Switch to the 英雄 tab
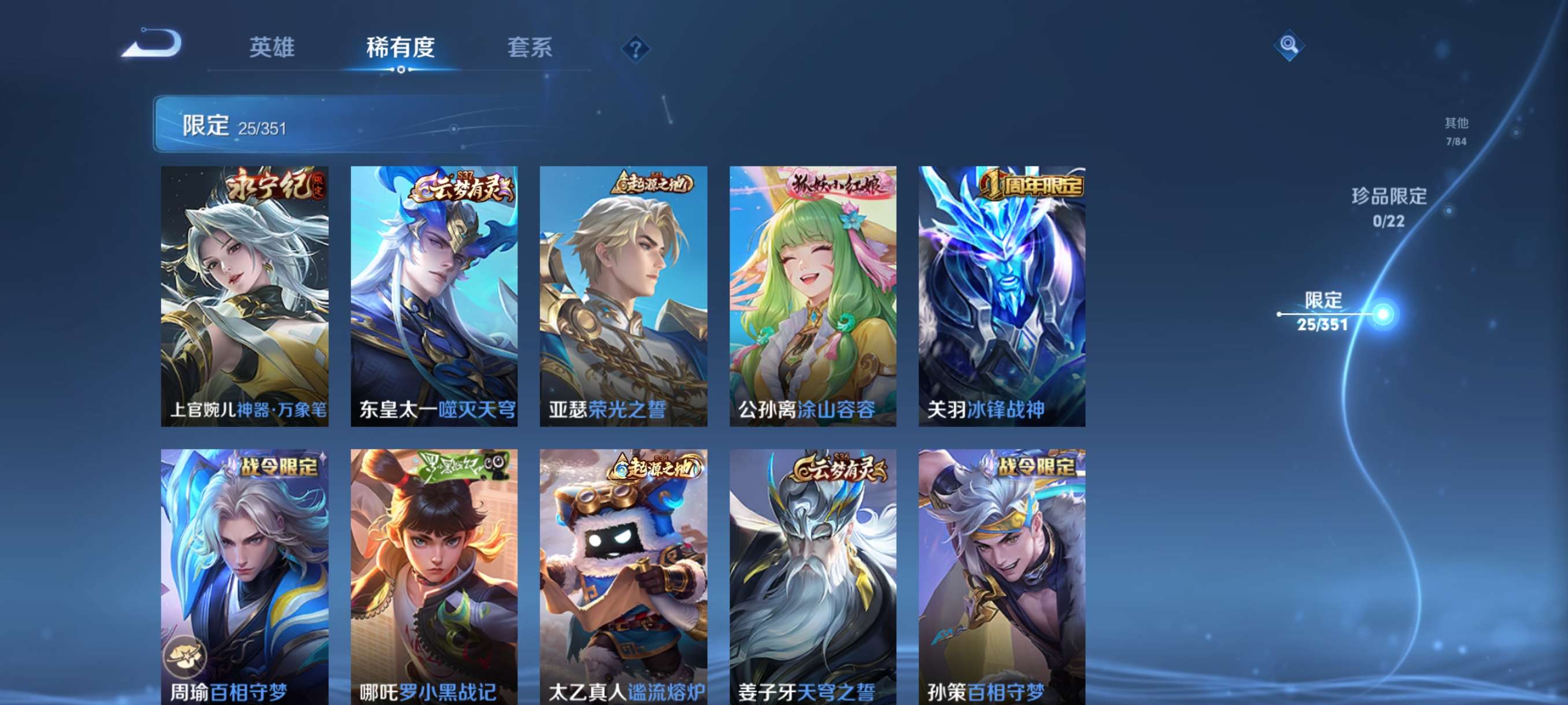The image size is (1568, 705). coord(272,49)
